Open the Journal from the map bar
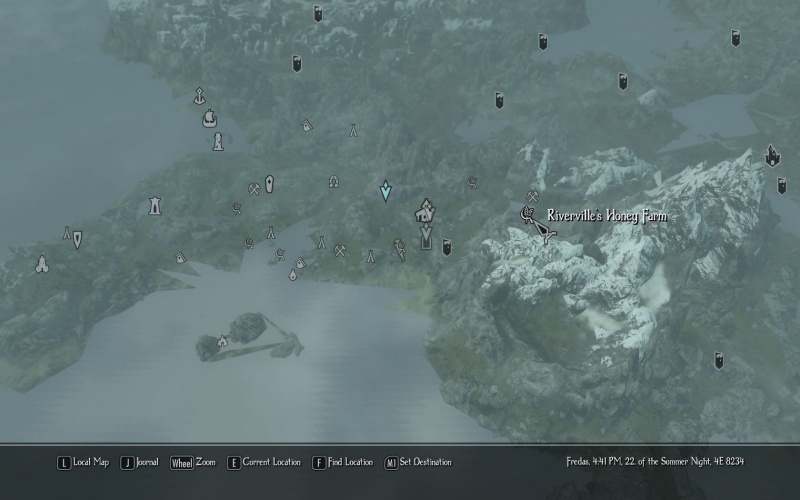 coord(139,462)
